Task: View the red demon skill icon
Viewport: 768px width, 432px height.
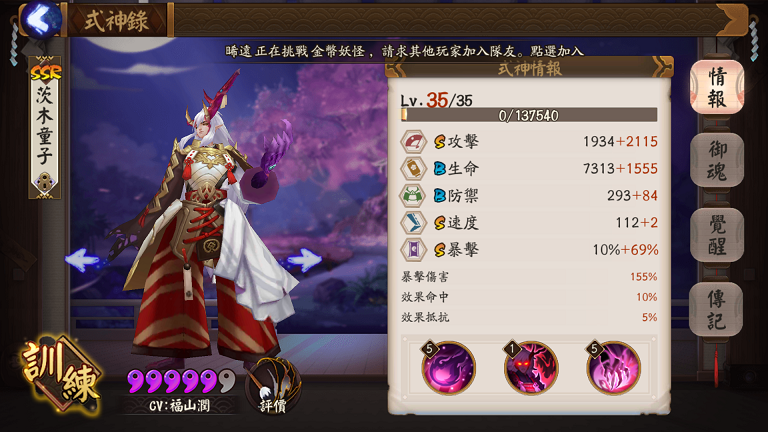Action: point(531,367)
